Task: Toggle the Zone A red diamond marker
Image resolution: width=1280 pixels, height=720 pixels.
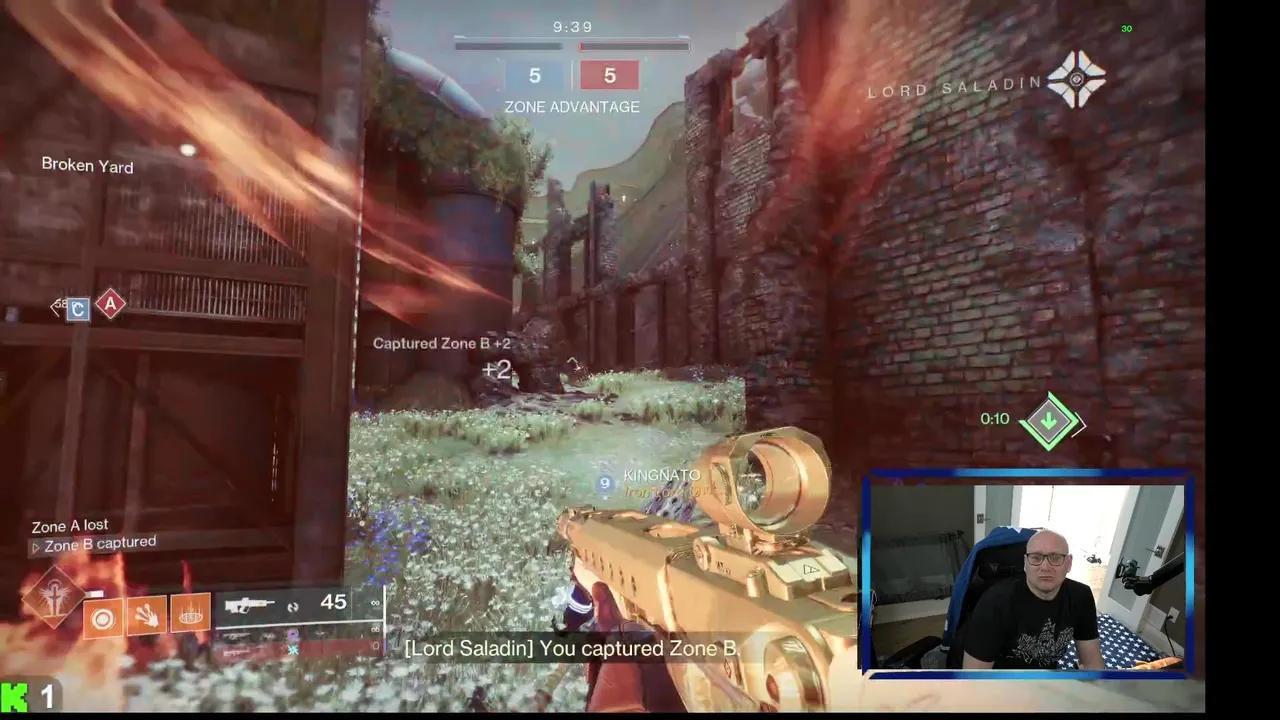Action: [110, 305]
